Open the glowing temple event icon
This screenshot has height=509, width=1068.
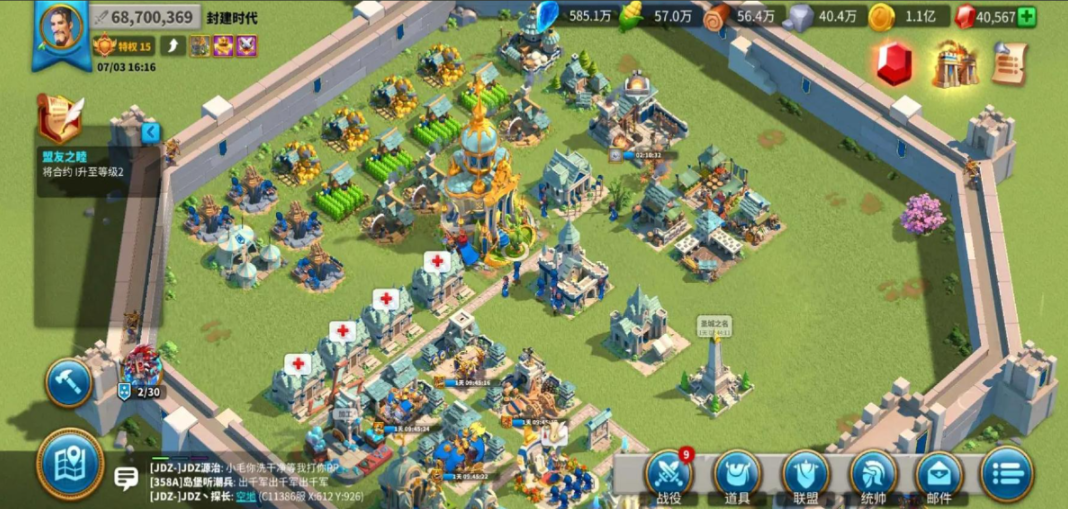click(x=955, y=64)
